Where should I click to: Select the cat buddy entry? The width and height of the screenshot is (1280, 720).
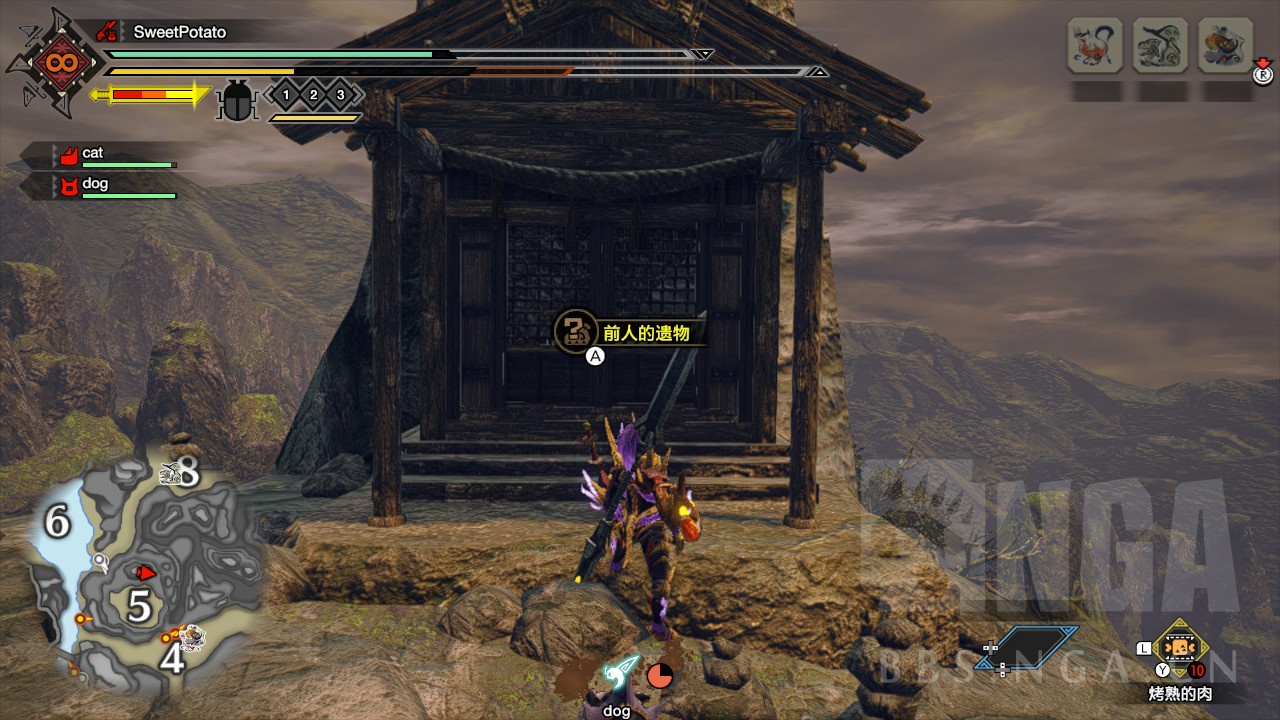click(92, 154)
